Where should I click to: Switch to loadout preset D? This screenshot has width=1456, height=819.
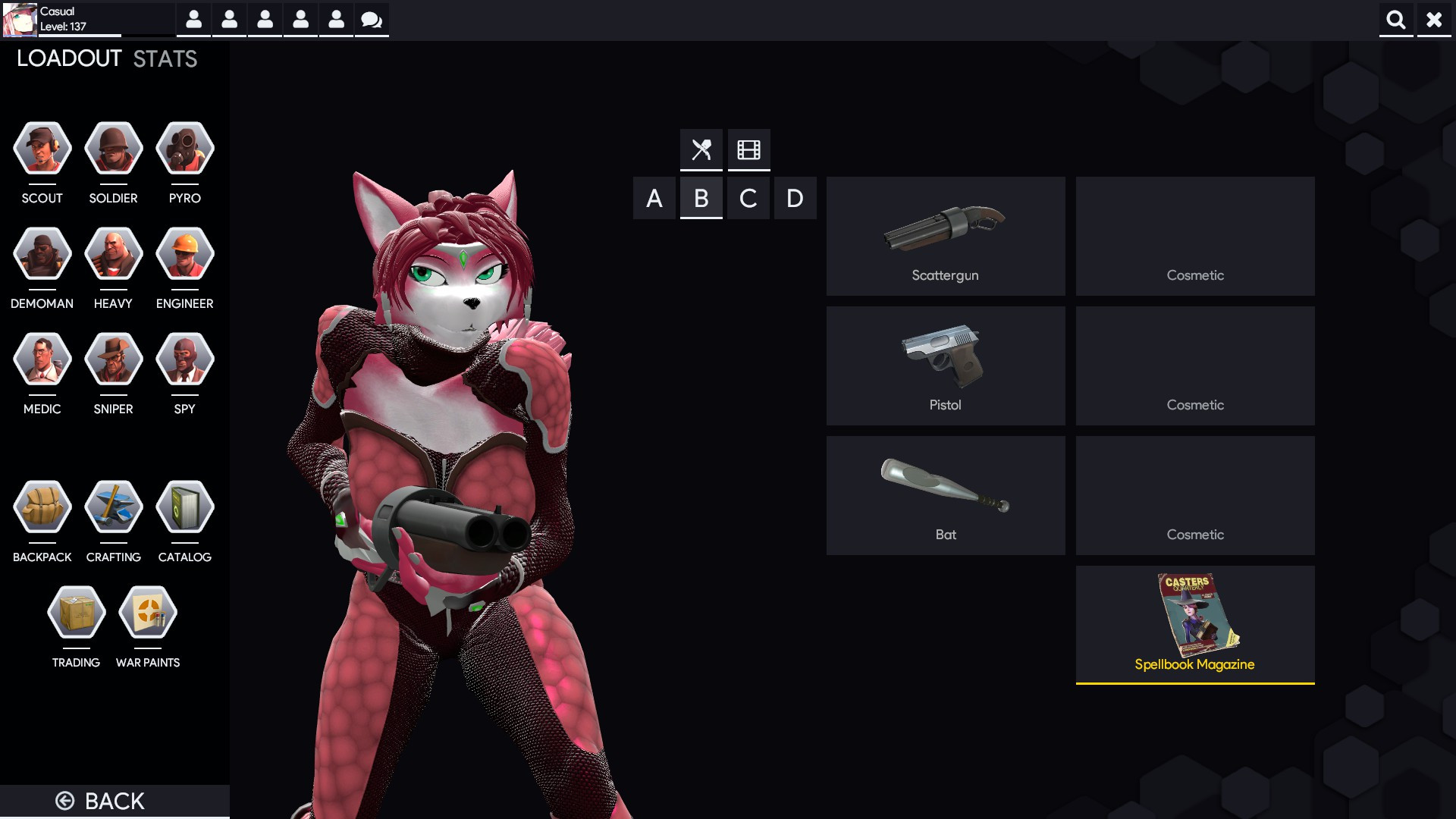[x=795, y=198]
